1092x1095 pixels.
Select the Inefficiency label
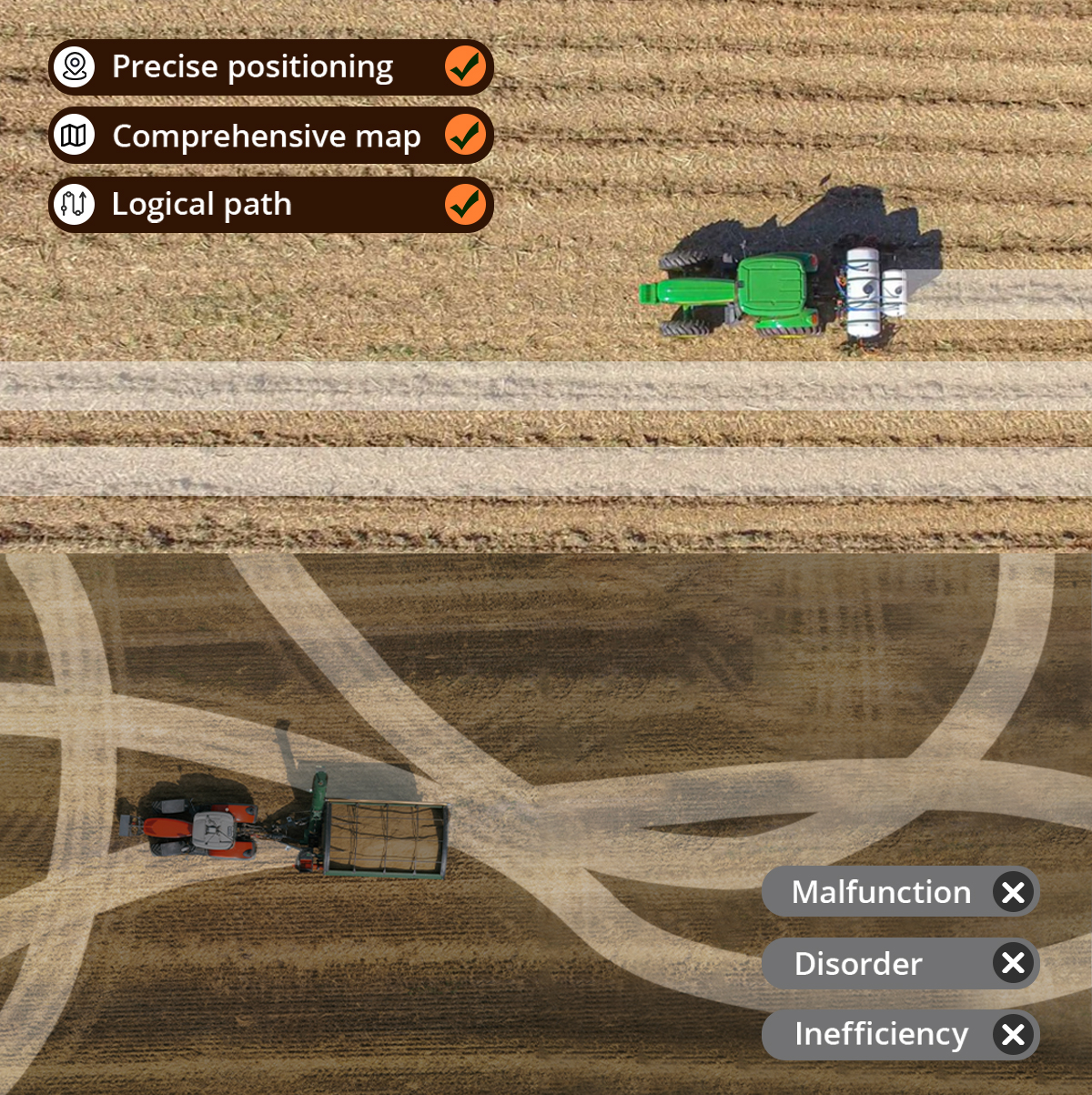click(x=881, y=1034)
